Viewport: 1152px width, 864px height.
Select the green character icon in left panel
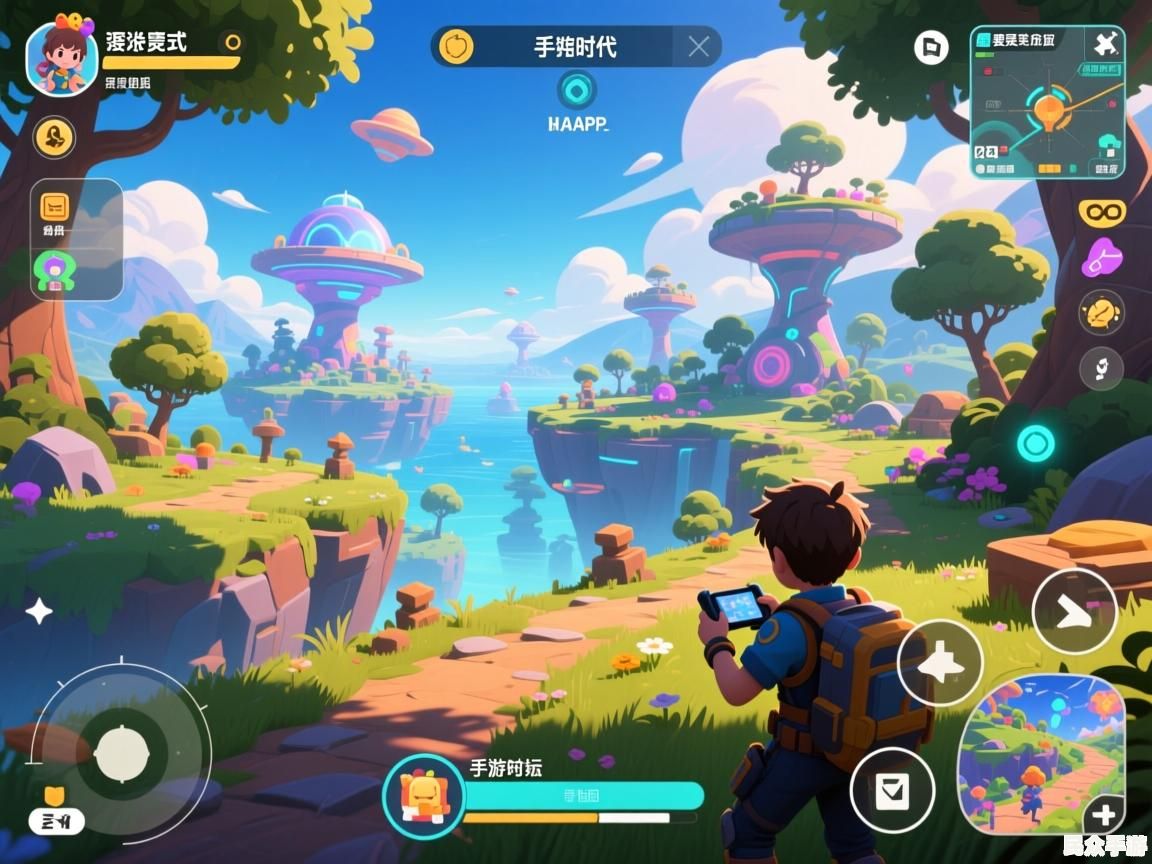(54, 270)
